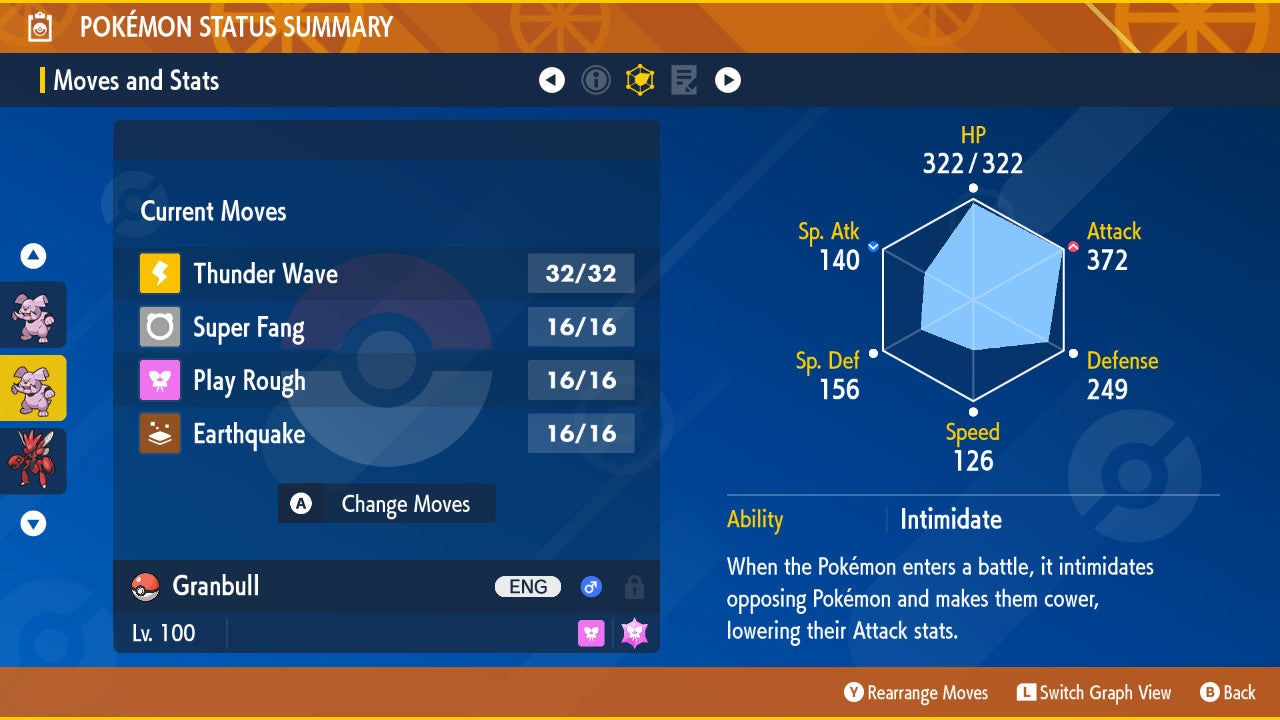Go to next summary page arrow
This screenshot has width=1280, height=720.
[x=728, y=80]
